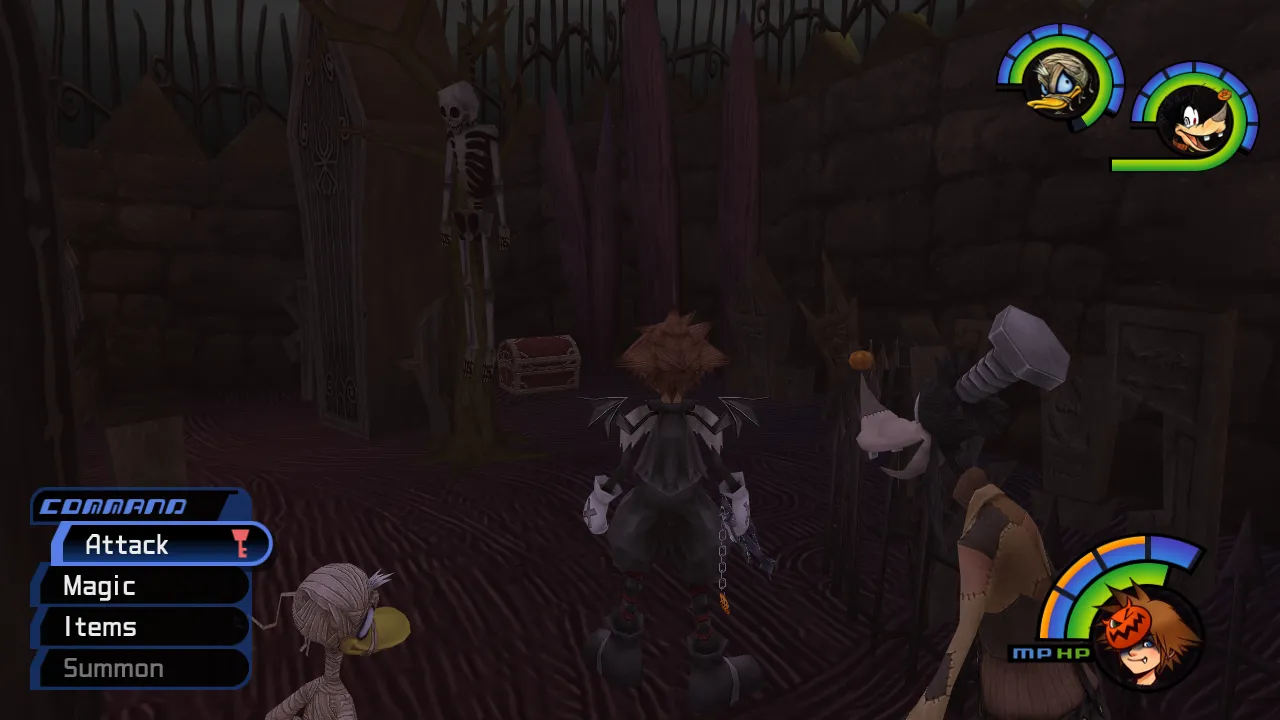Choose the Items command
This screenshot has height=720, width=1280.
click(x=140, y=627)
